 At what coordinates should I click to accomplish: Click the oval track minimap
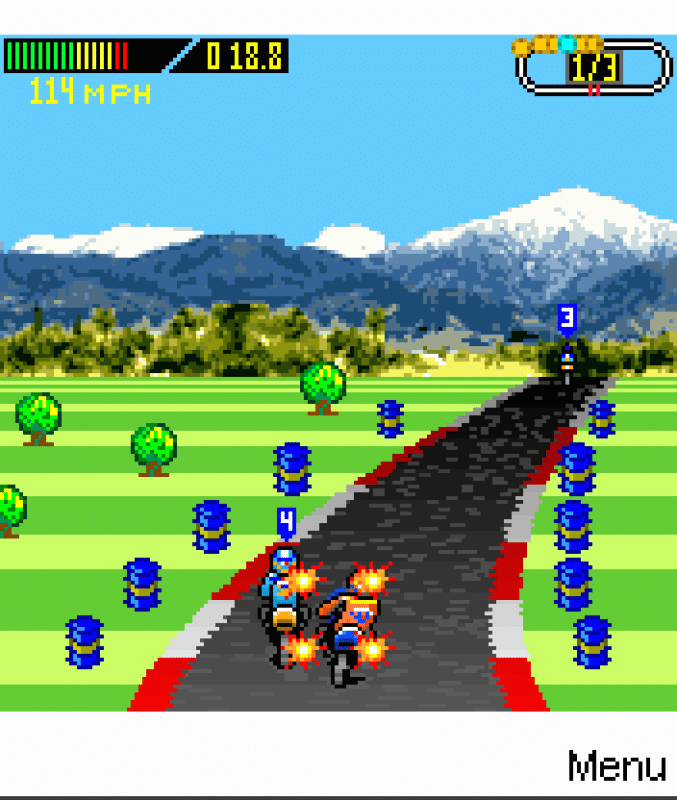(x=593, y=66)
